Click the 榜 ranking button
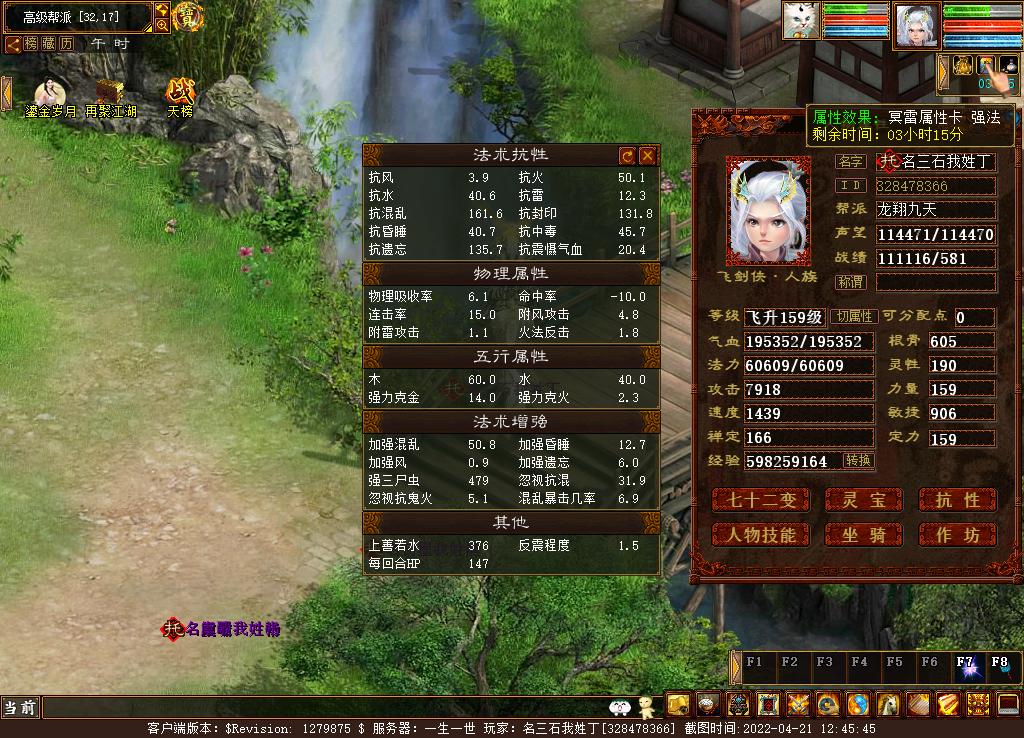This screenshot has height=738, width=1024. (x=31, y=44)
